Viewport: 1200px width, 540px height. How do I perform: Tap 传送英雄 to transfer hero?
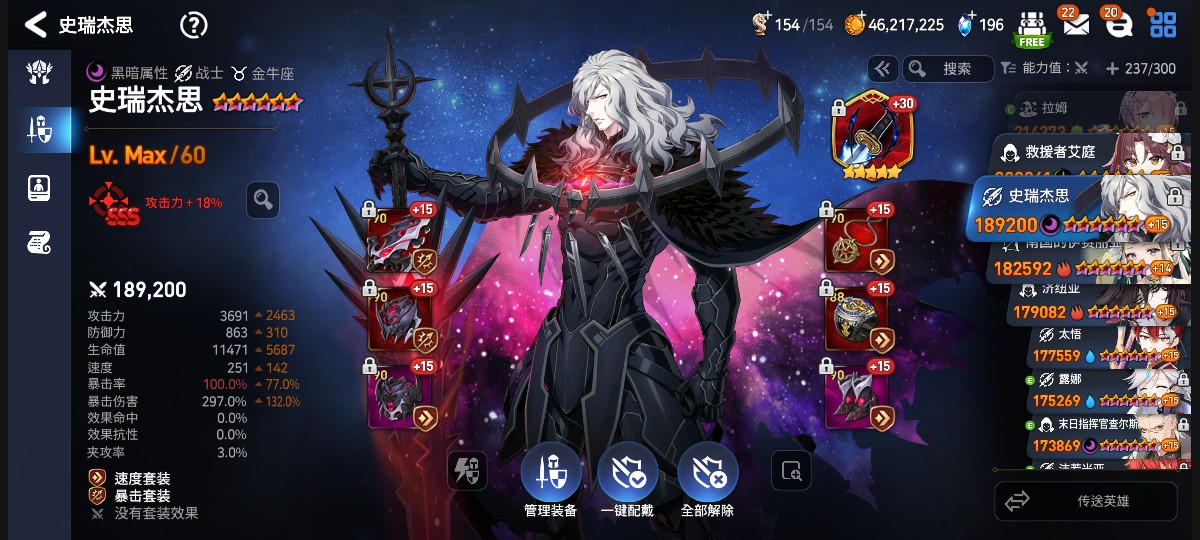1085,501
